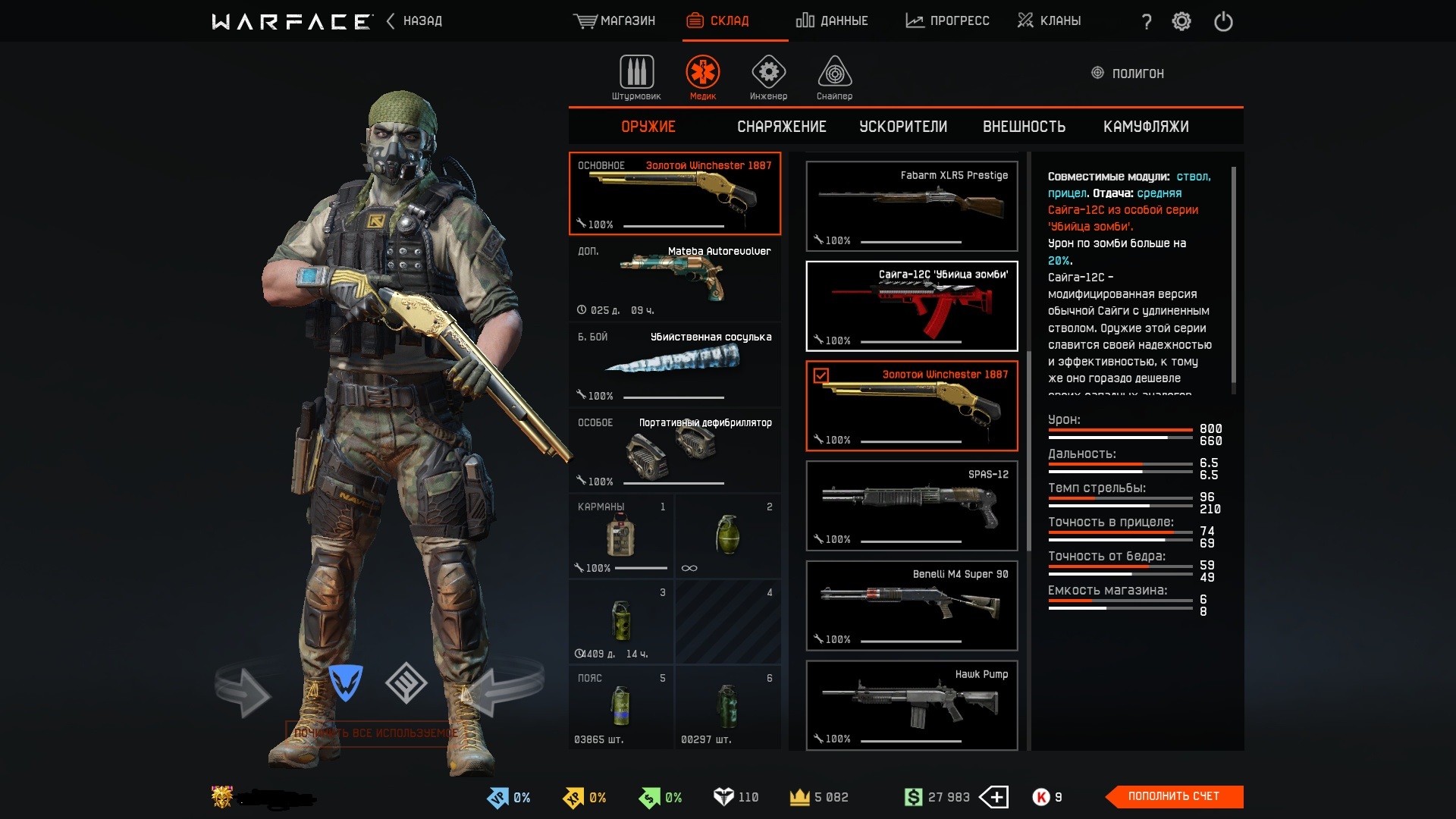Open the МАГАЗИН shop menu
The height and width of the screenshot is (819, 1456).
click(614, 20)
